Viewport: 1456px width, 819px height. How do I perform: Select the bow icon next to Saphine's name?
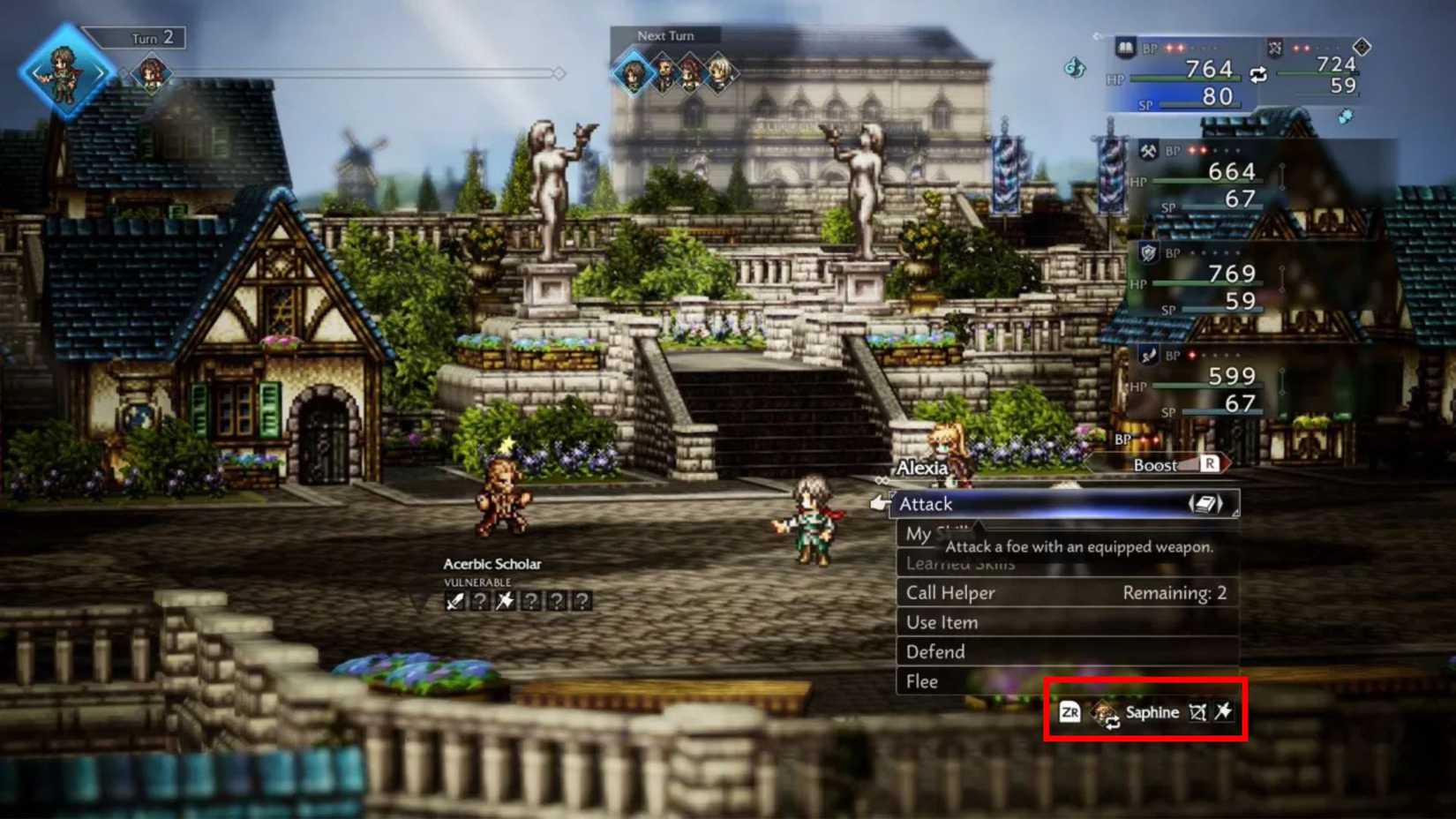tap(1197, 712)
